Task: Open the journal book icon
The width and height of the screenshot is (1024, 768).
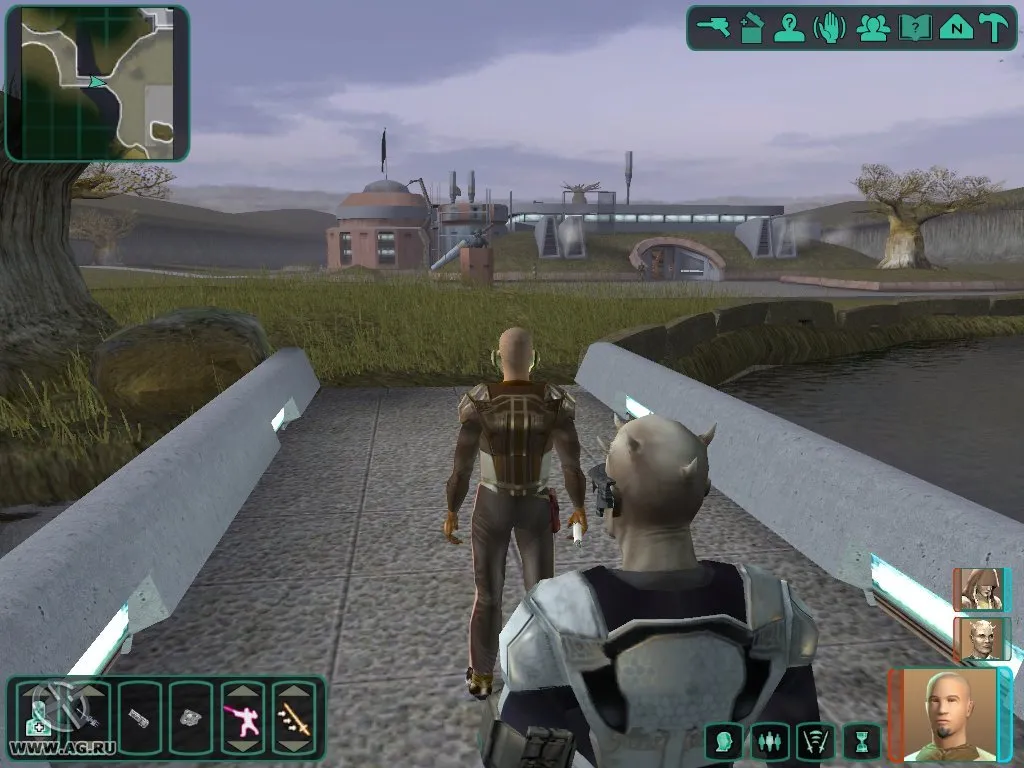Action: pos(914,27)
